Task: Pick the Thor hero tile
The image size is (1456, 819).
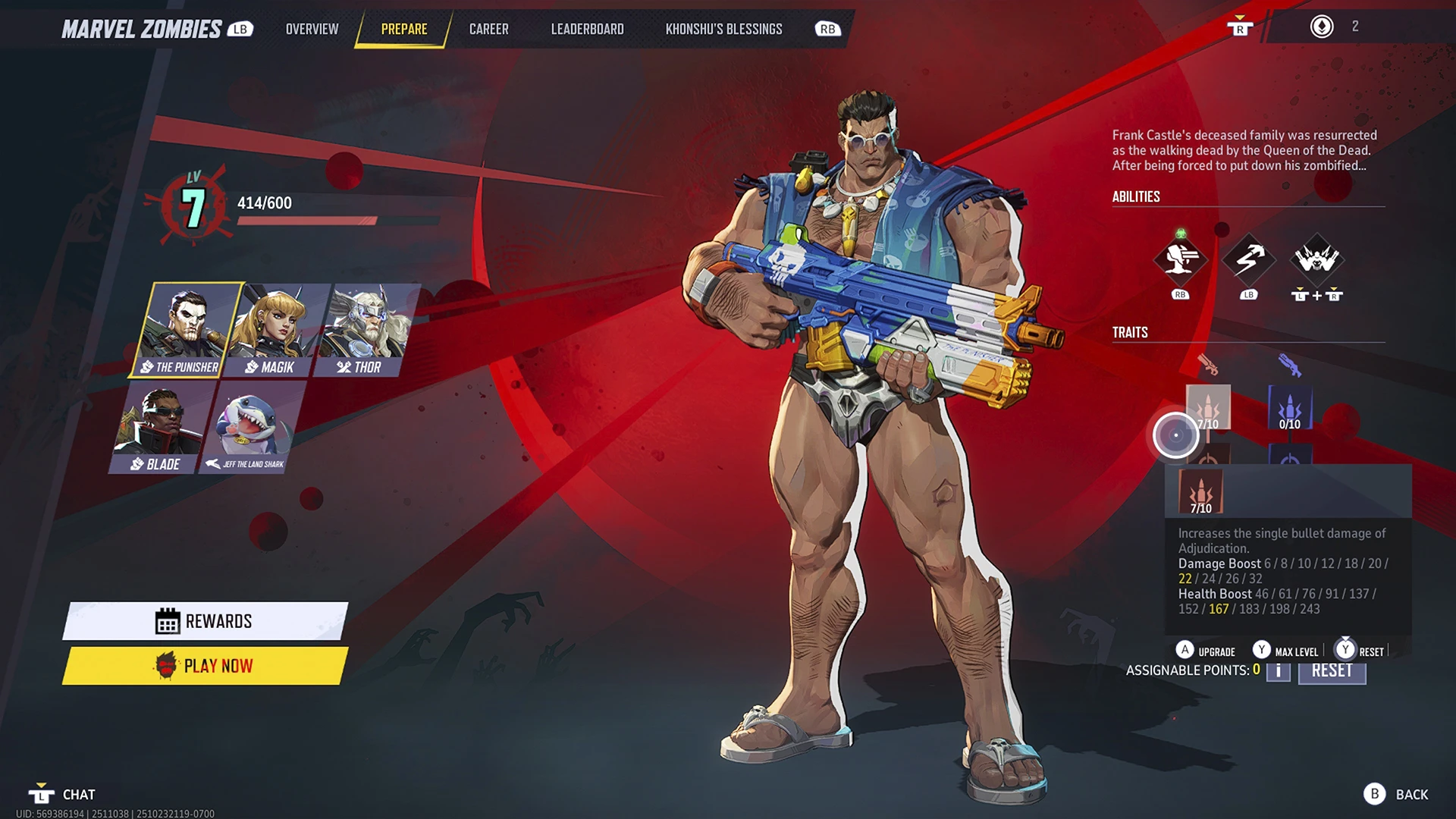Action: [x=366, y=330]
